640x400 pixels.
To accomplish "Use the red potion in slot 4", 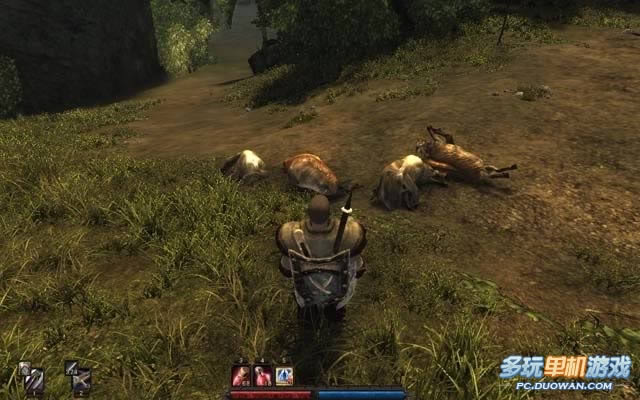I will coord(263,376).
